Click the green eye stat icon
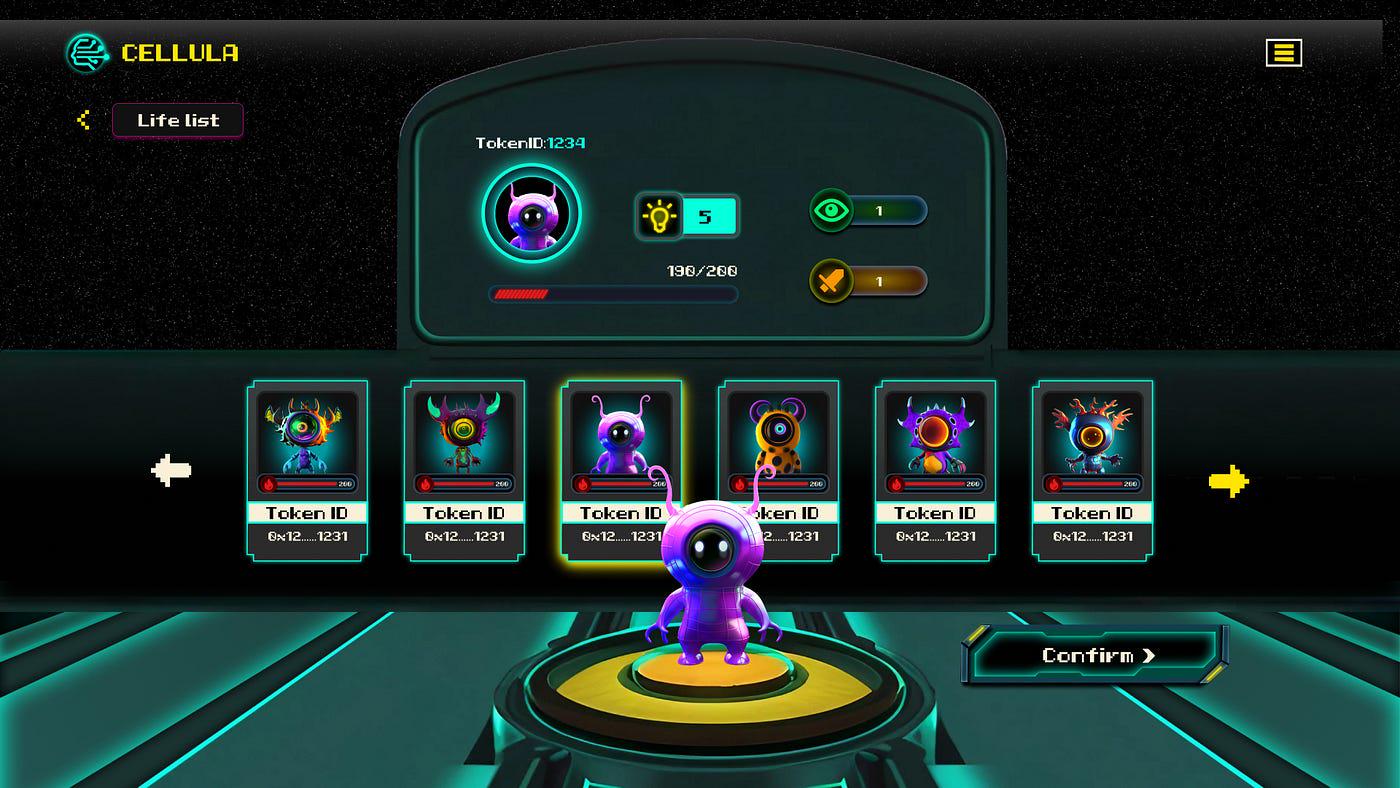This screenshot has width=1400, height=788. point(830,211)
